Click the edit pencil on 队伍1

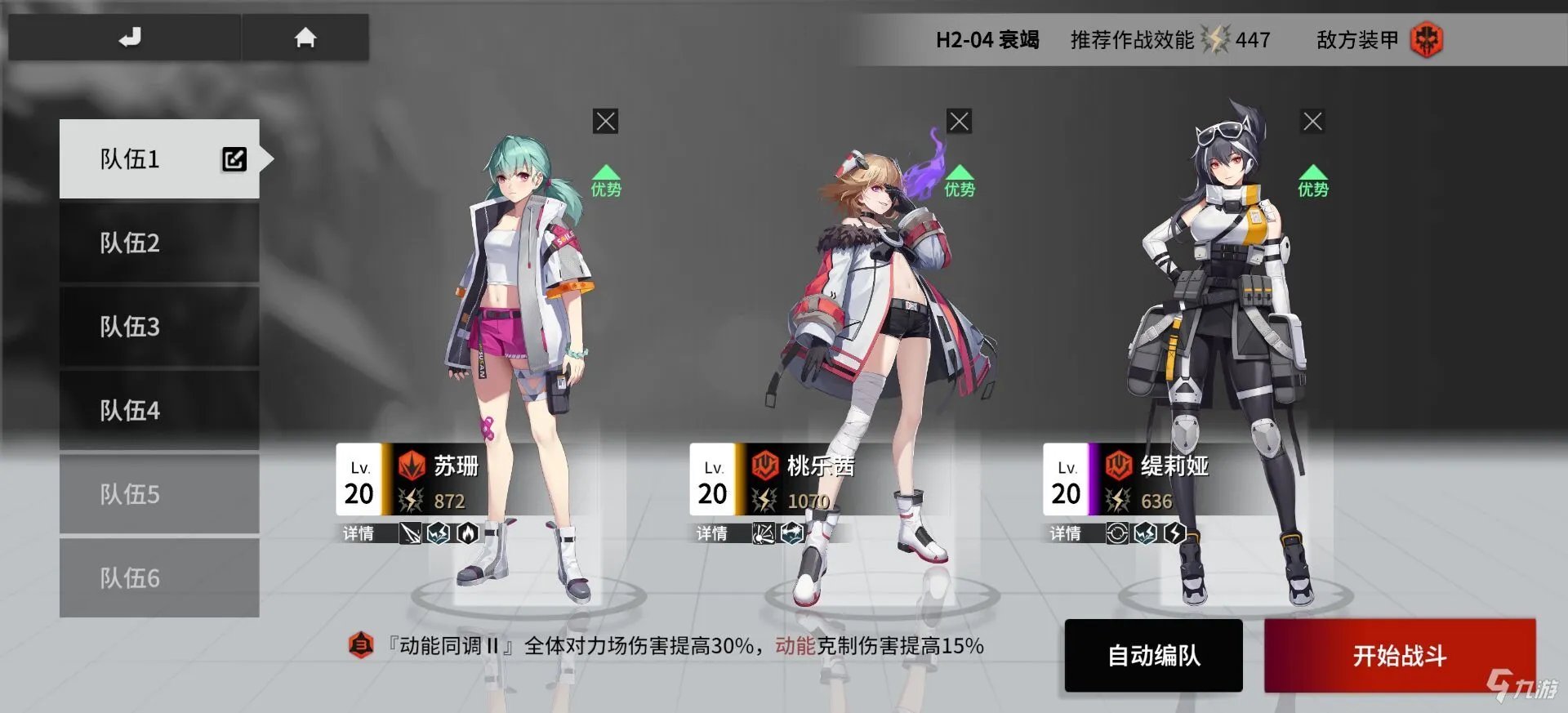click(234, 159)
